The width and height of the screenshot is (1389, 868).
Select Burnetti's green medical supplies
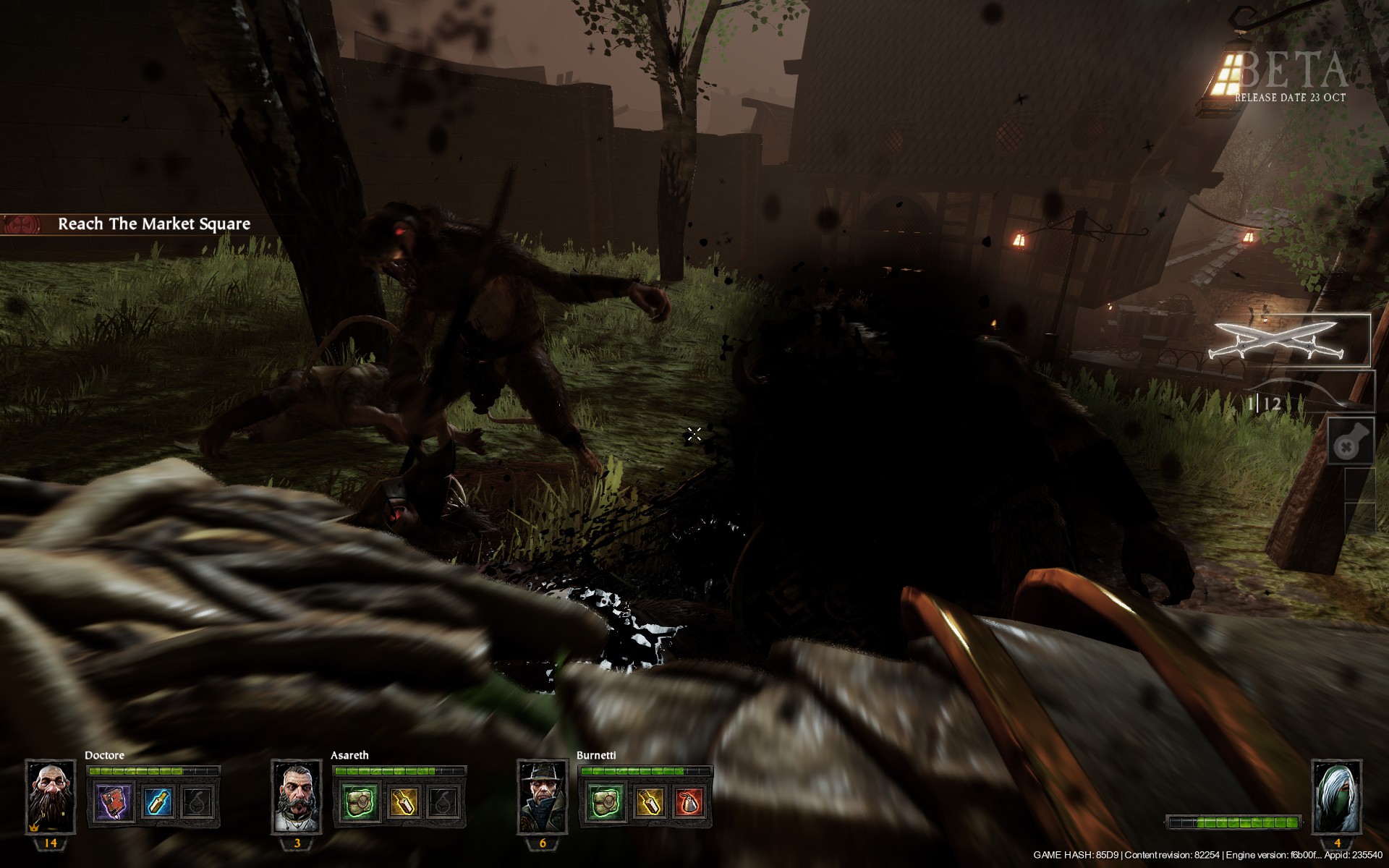tap(607, 804)
